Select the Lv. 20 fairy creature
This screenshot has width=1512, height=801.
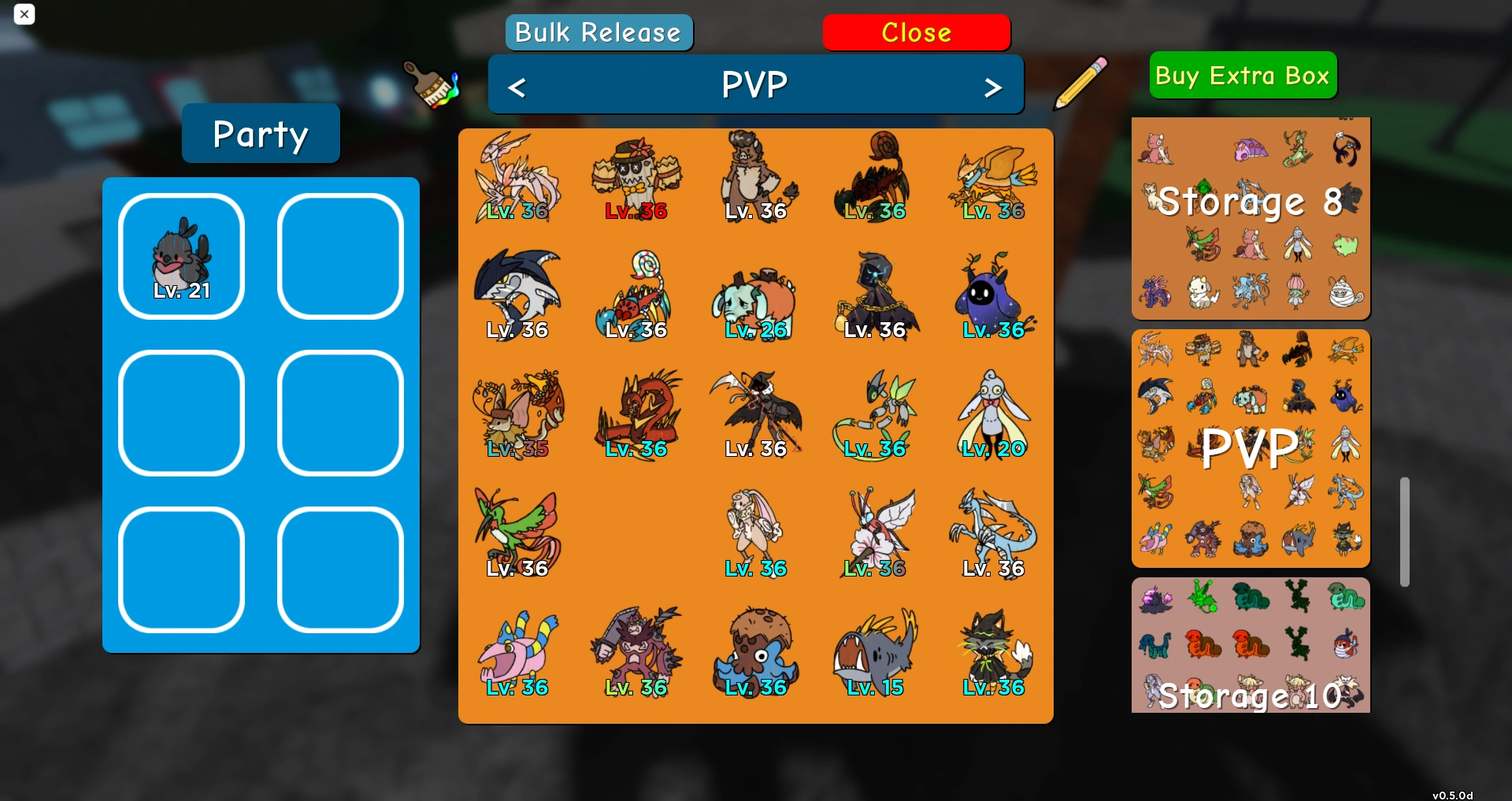tap(993, 413)
